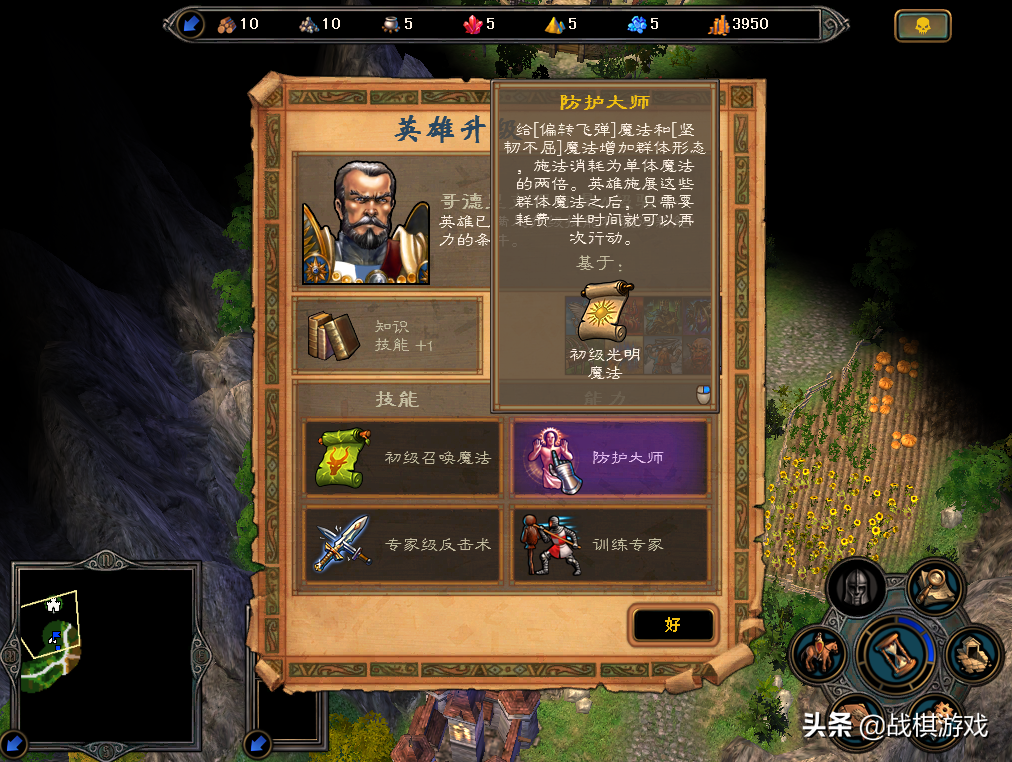
Task: Click the mine entrance button
Action: (973, 653)
